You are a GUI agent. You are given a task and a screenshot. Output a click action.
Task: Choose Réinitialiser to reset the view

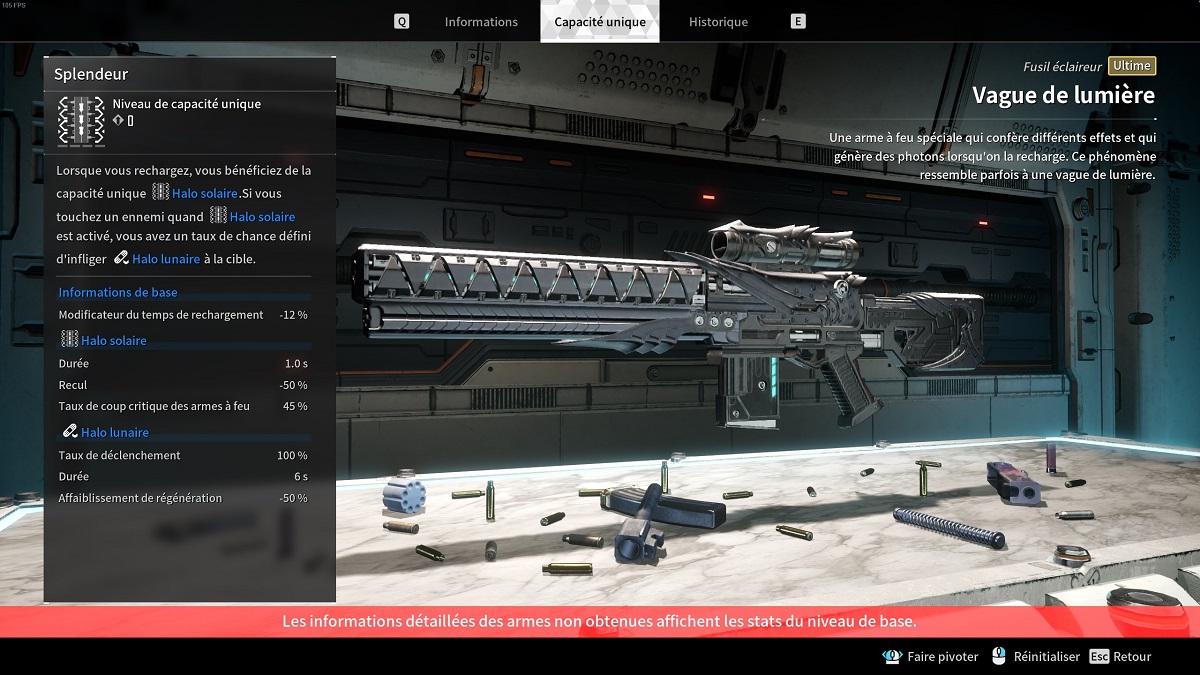(x=1037, y=657)
